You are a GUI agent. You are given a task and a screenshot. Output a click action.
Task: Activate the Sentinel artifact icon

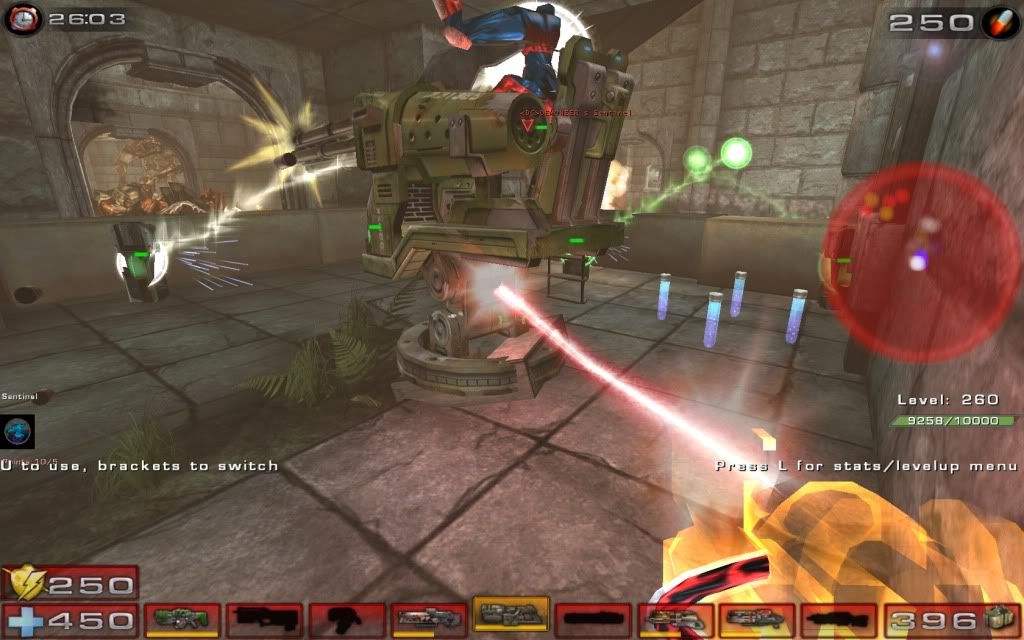(x=18, y=431)
